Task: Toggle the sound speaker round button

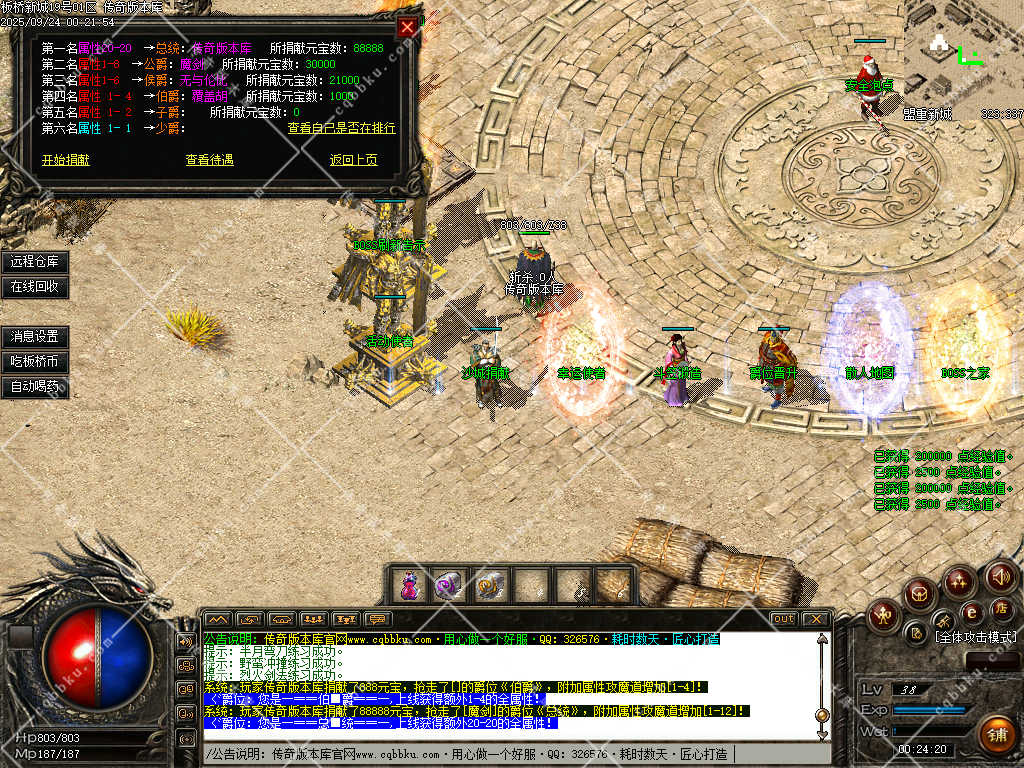Action: [1000, 577]
